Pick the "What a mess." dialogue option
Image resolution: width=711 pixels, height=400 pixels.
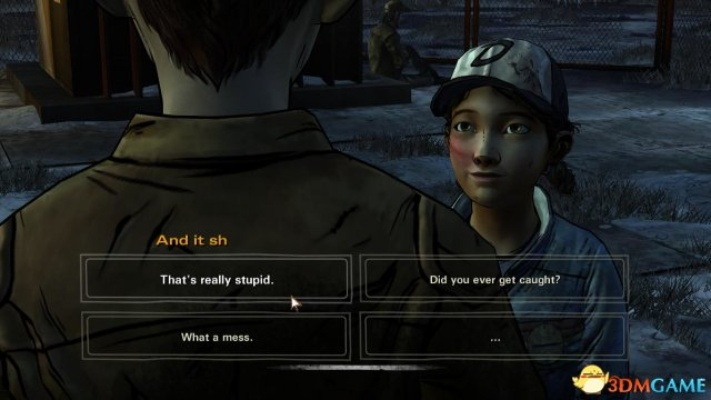(217, 337)
